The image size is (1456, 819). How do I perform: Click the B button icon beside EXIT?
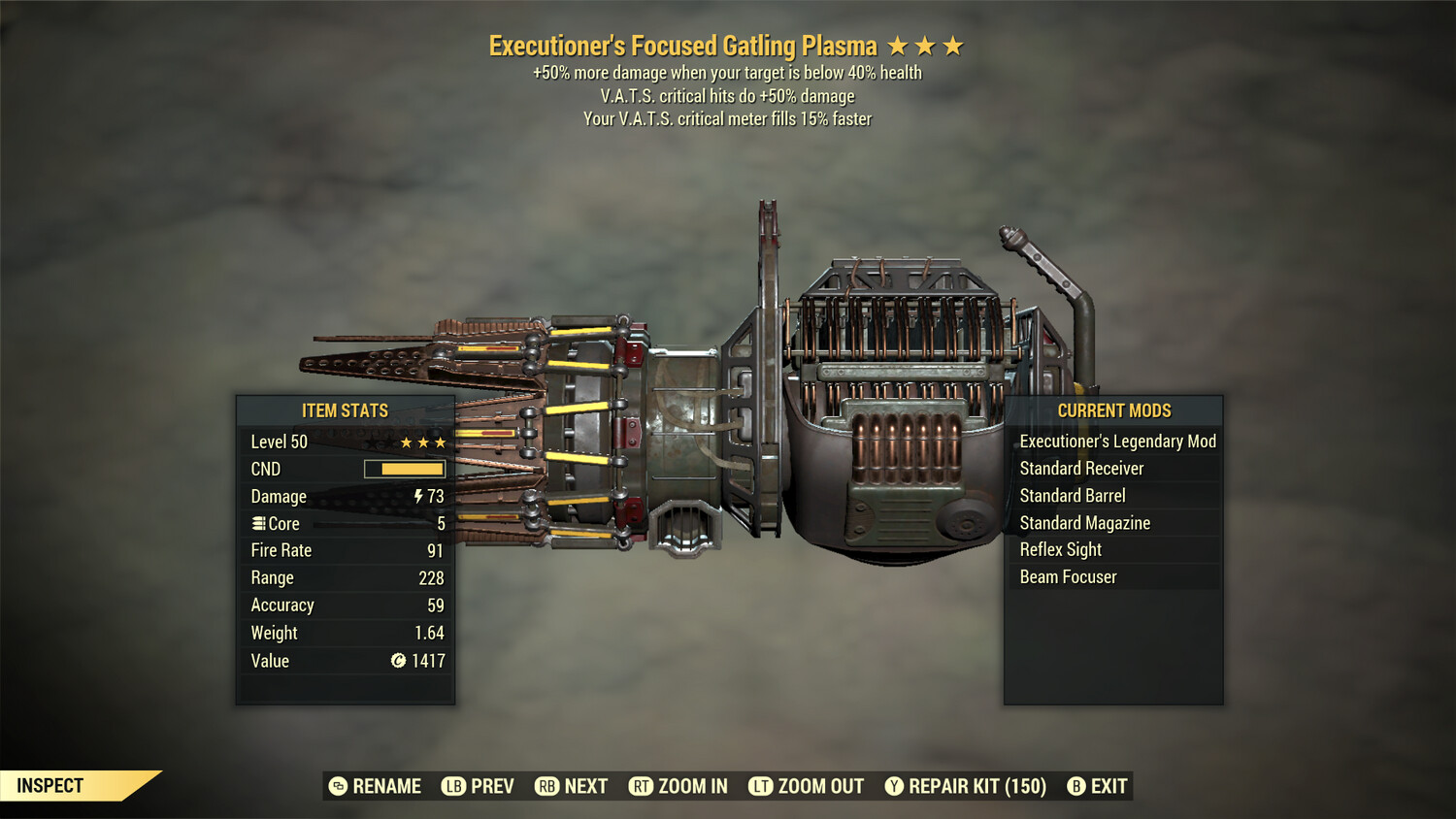point(1075,786)
